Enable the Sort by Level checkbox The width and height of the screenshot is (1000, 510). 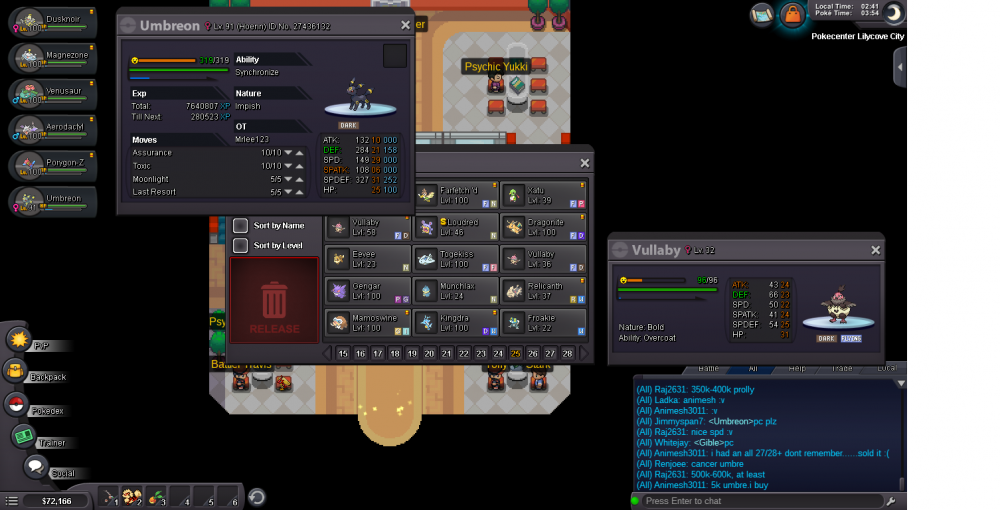(x=240, y=245)
